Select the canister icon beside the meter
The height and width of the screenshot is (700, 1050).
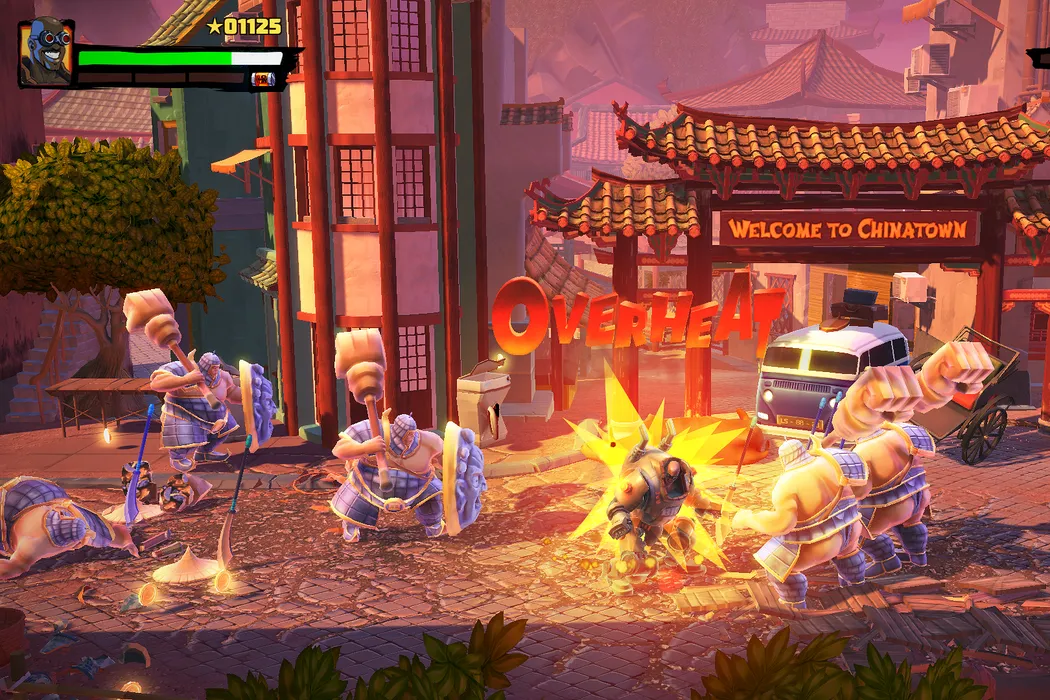pos(263,79)
